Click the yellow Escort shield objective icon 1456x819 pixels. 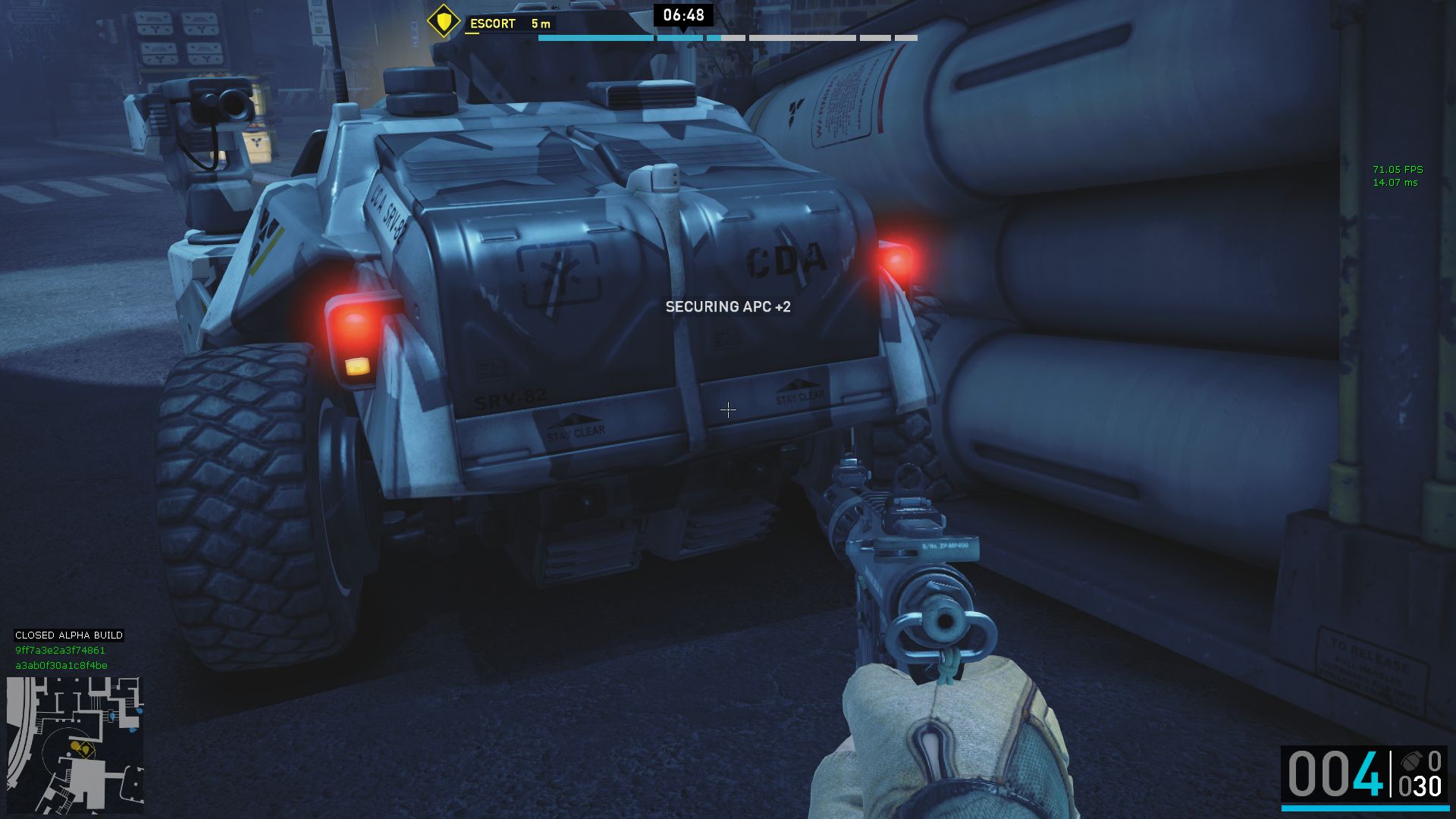(x=444, y=21)
